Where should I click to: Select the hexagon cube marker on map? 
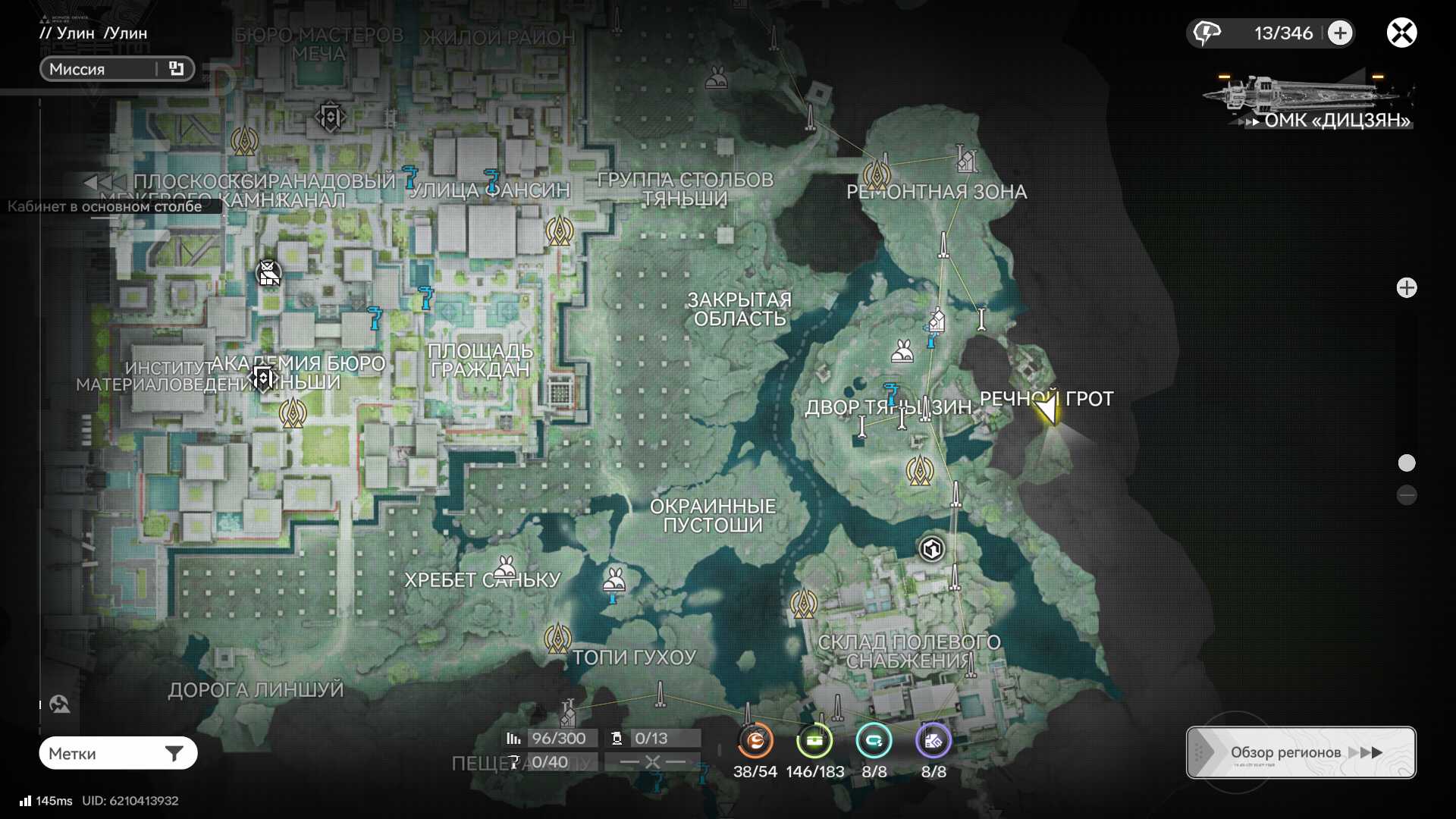click(931, 548)
